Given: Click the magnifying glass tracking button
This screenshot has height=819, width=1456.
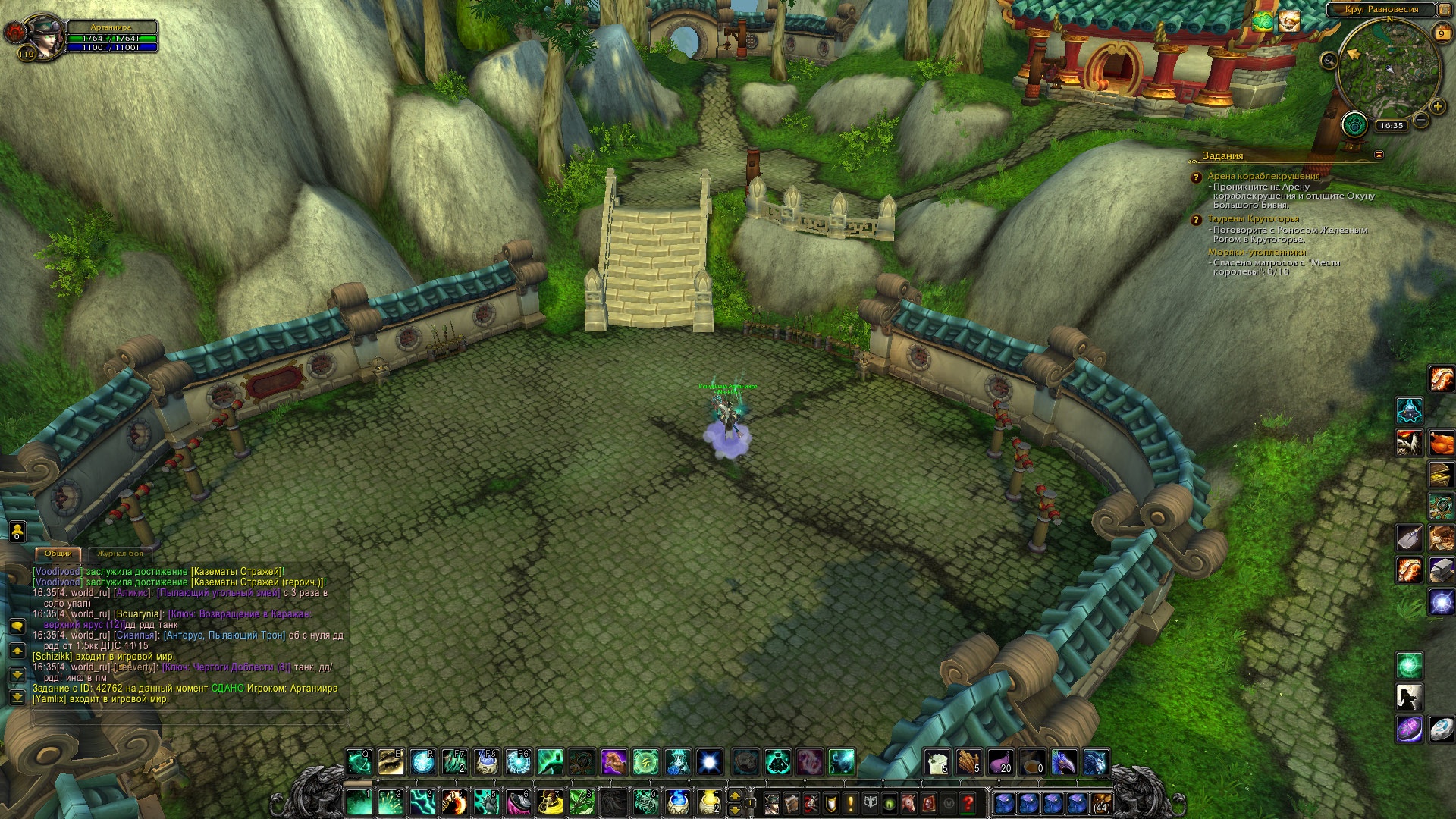Looking at the screenshot, I should [1329, 61].
